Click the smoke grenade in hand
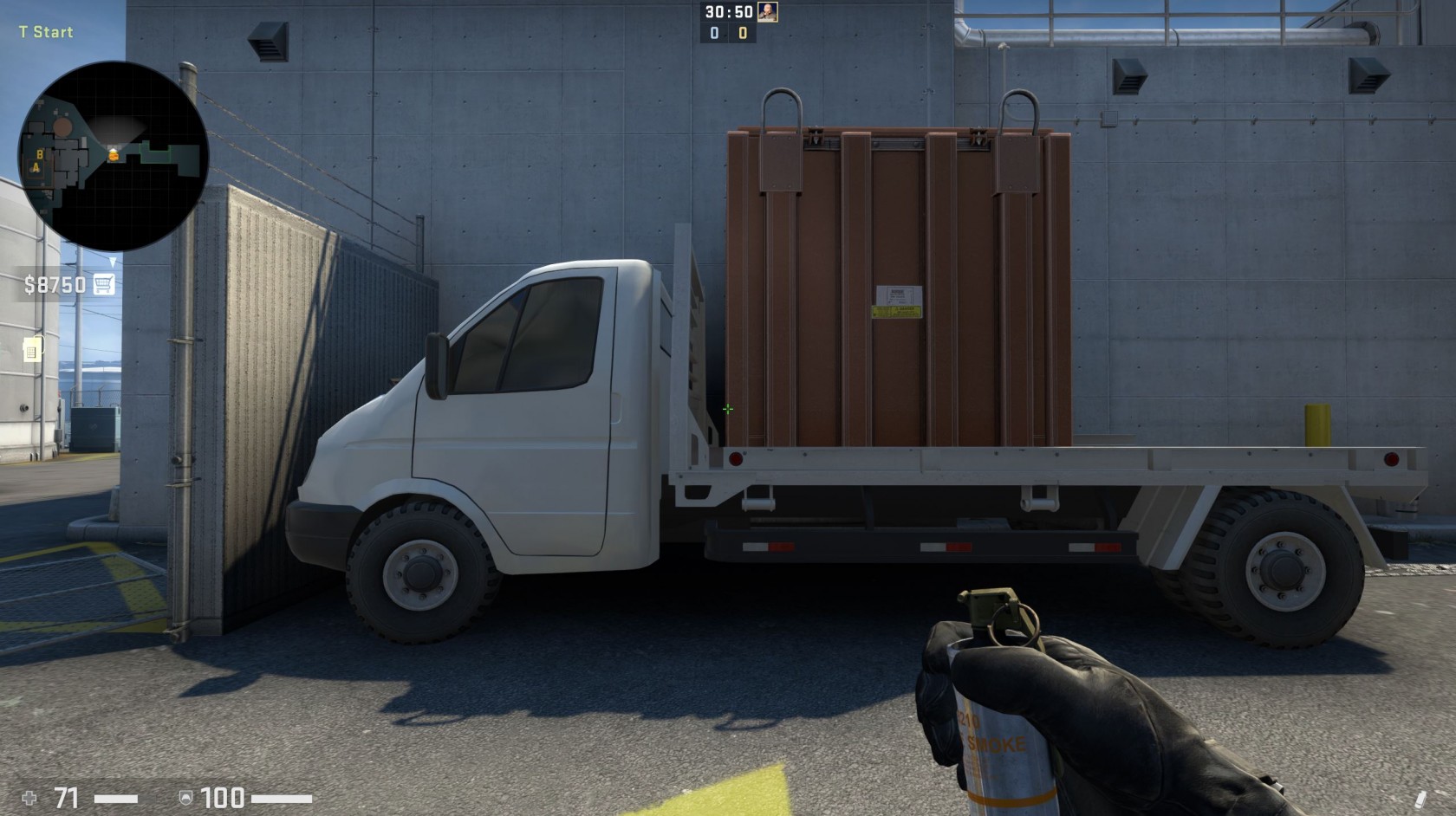This screenshot has width=1456, height=816. (1005, 736)
